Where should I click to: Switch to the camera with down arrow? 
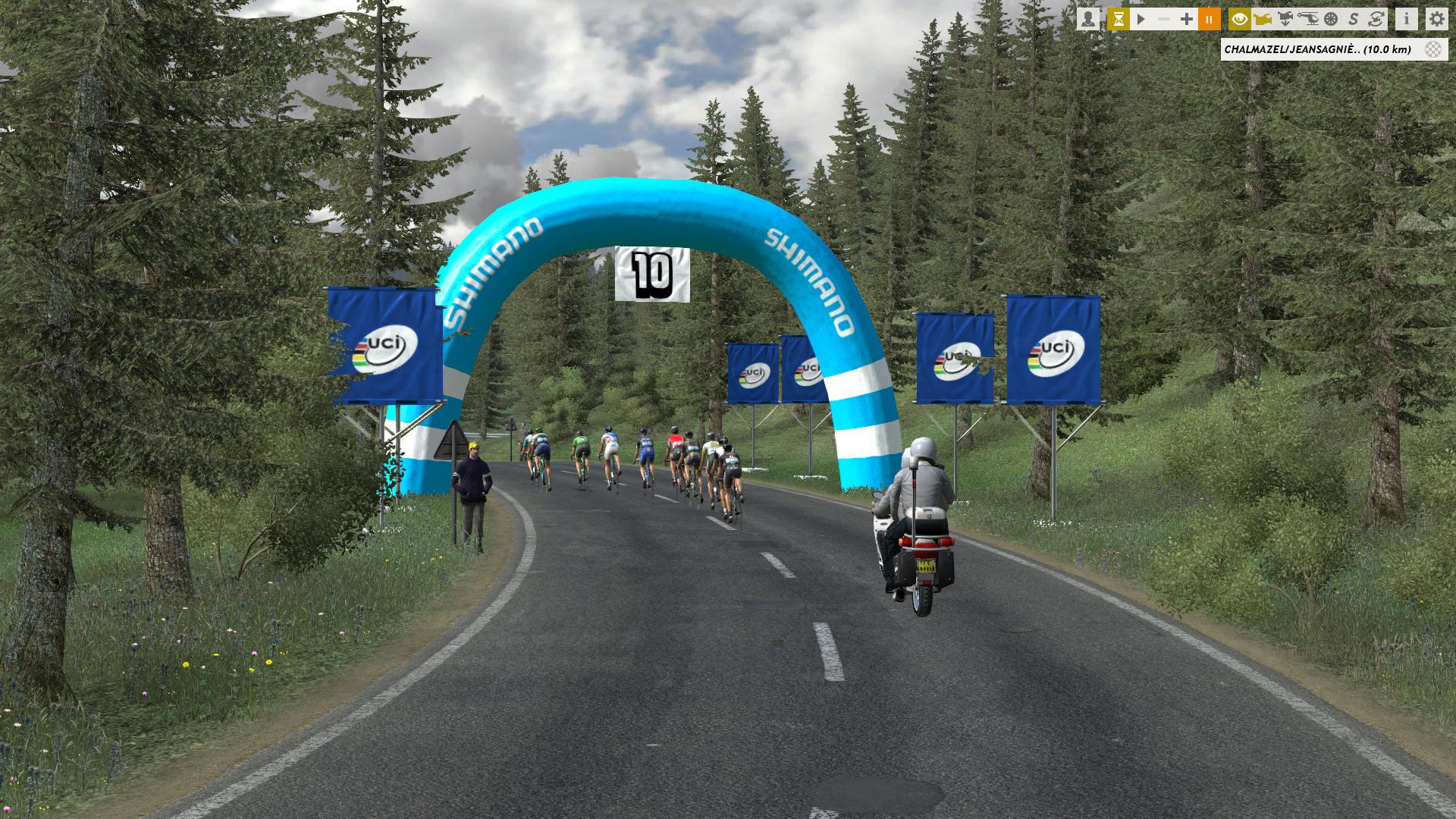(1285, 19)
